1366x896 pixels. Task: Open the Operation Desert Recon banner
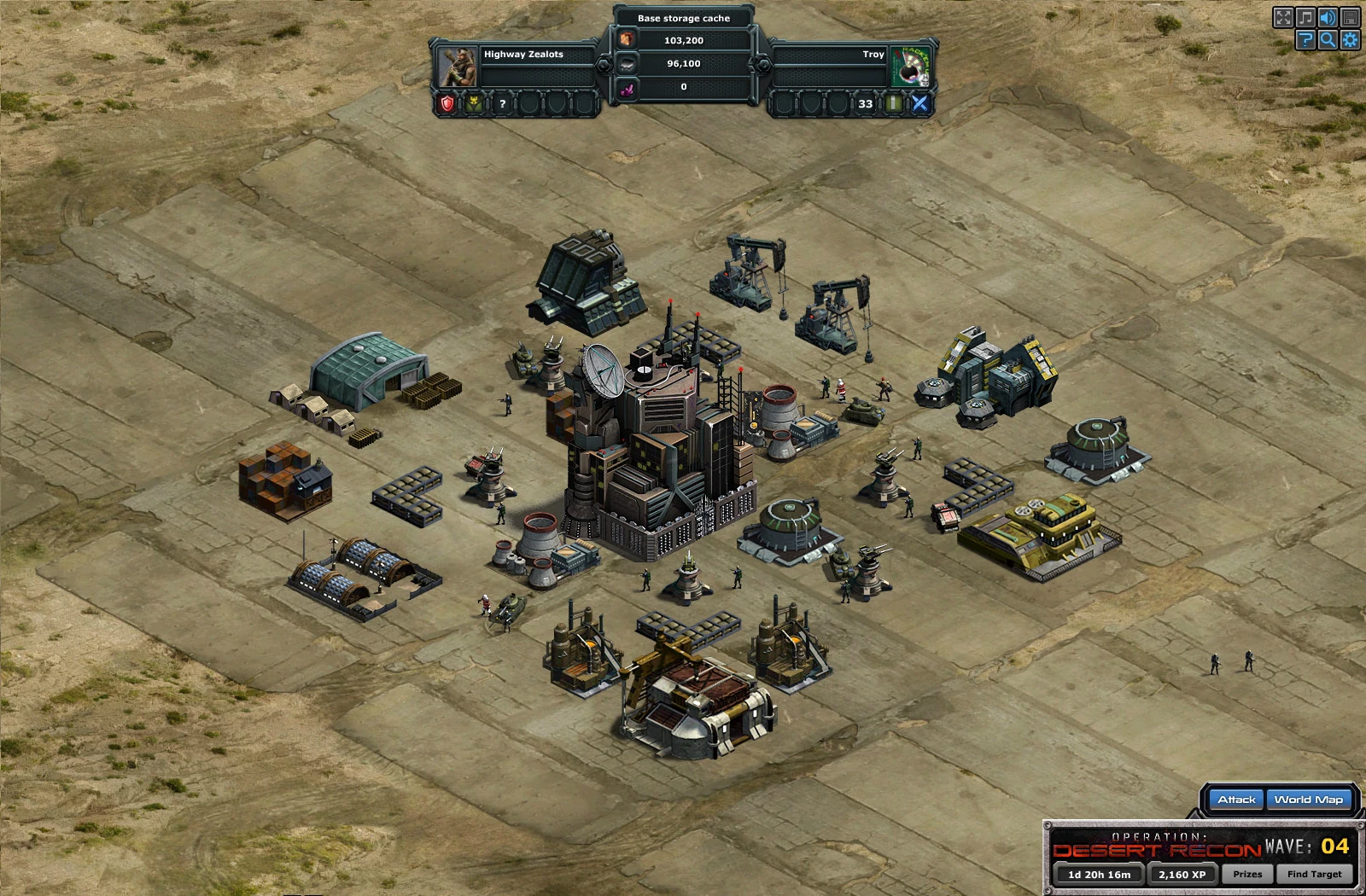1156,846
